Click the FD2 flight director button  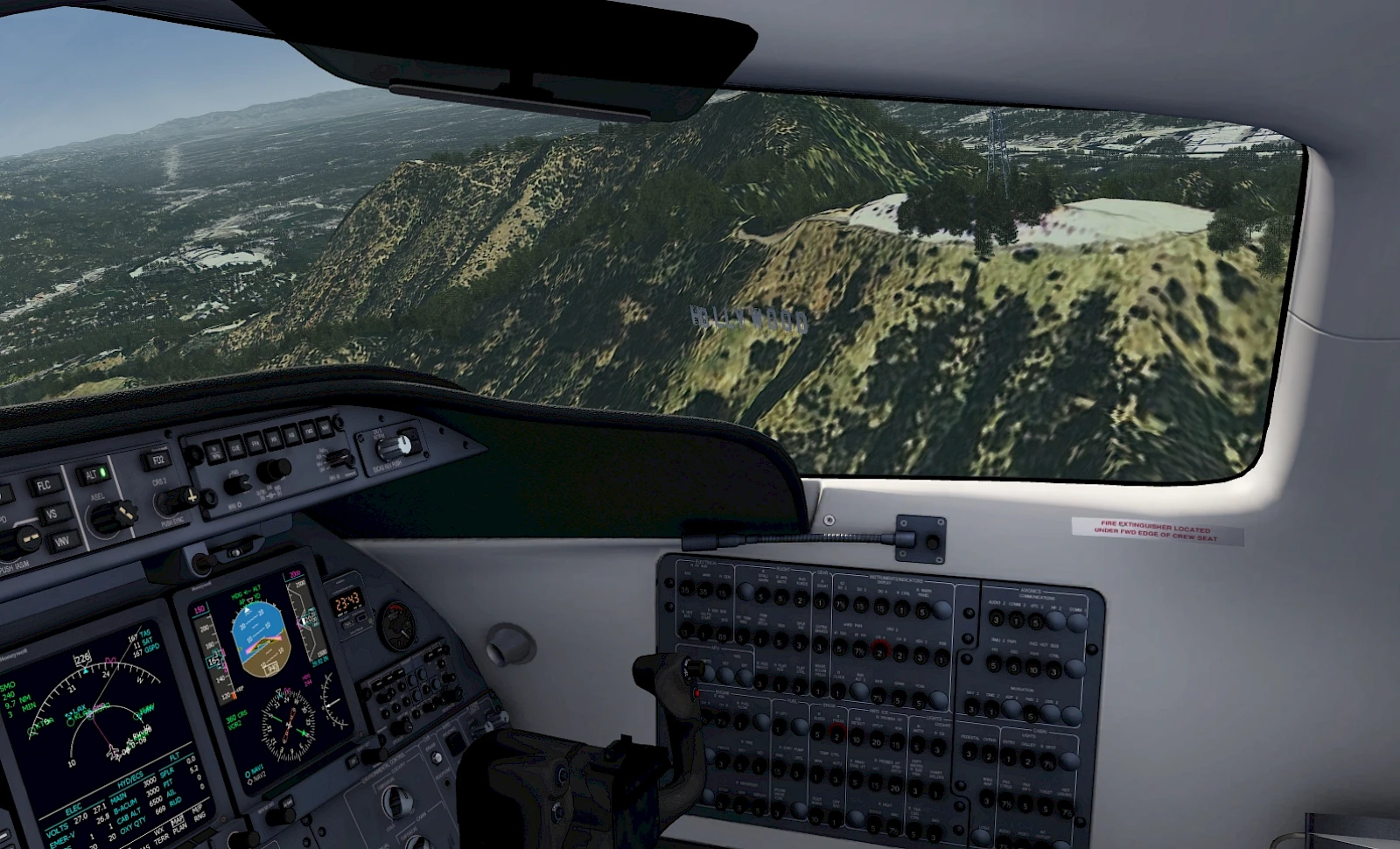click(x=157, y=460)
